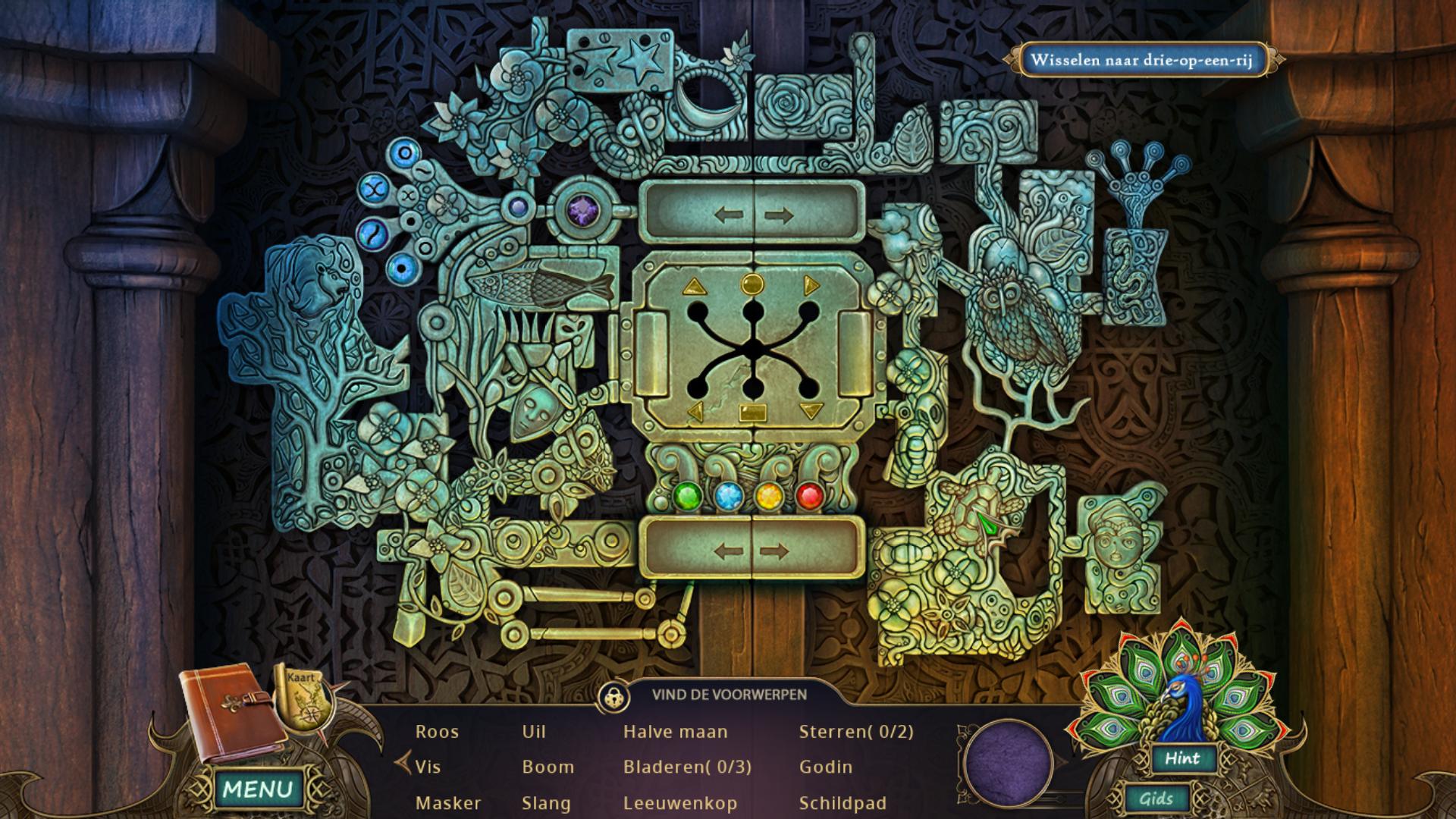Select the Uil list entry
Viewport: 1456px width, 819px height.
(x=534, y=732)
